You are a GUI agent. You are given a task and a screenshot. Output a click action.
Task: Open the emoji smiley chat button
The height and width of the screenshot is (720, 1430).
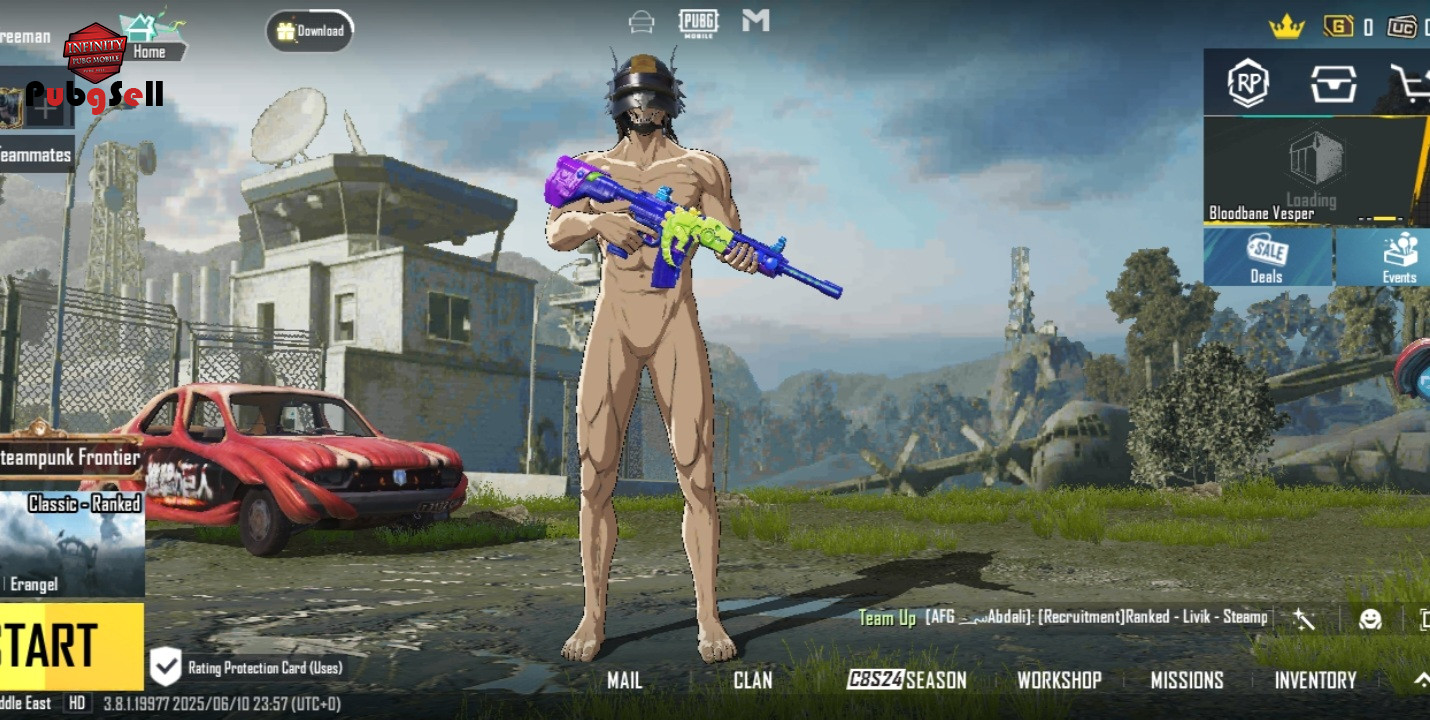[x=1370, y=619]
